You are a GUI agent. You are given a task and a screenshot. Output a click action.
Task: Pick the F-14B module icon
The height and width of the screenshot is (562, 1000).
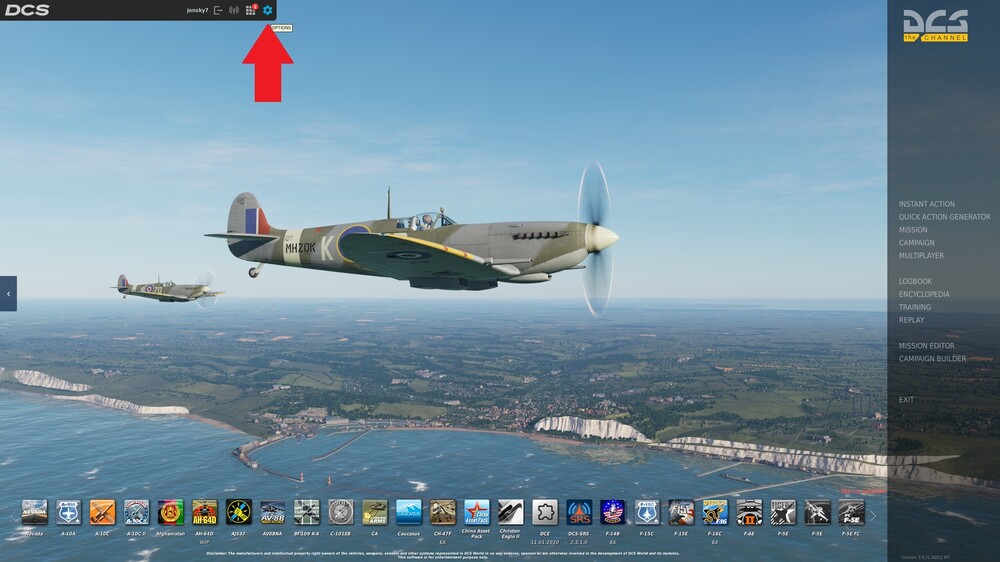pyautogui.click(x=612, y=513)
